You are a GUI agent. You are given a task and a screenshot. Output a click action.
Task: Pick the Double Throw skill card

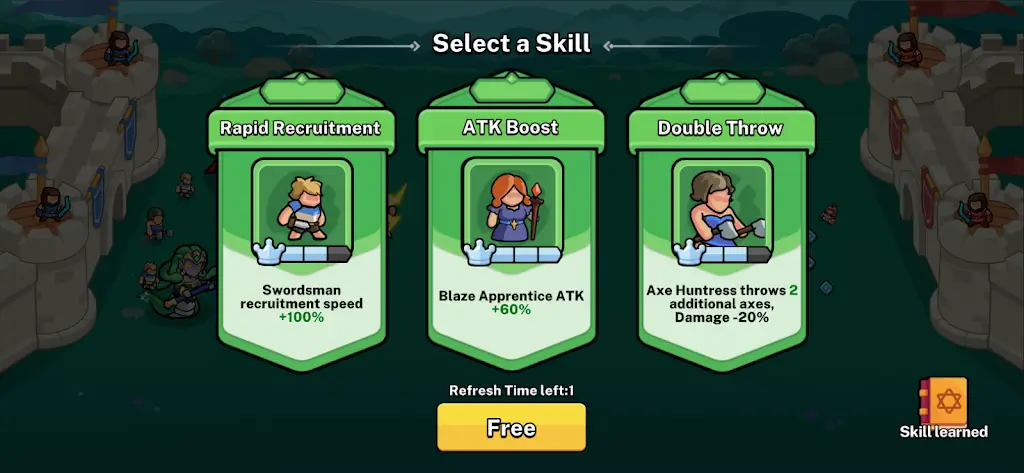click(721, 230)
